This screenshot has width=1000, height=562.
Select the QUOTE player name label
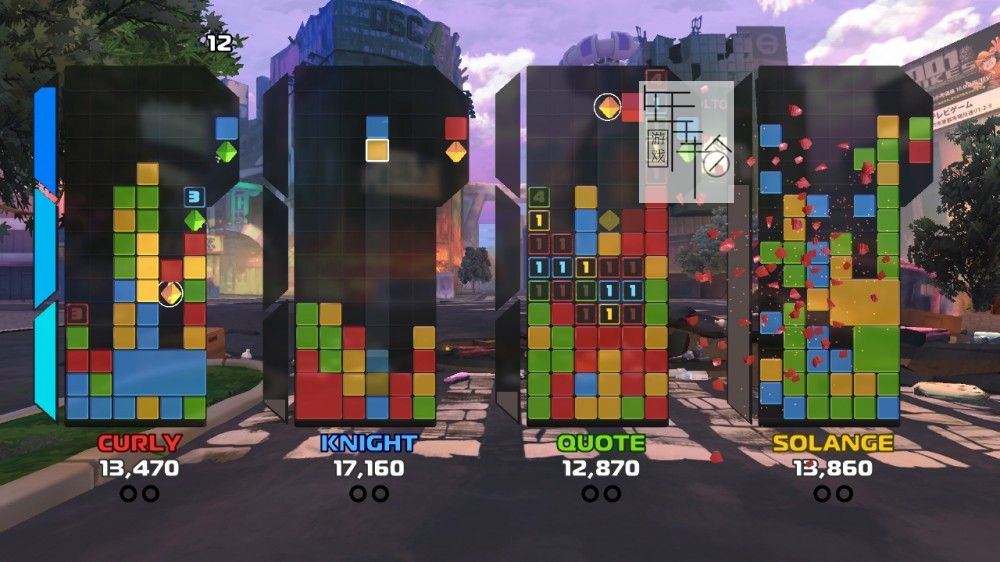click(x=600, y=443)
